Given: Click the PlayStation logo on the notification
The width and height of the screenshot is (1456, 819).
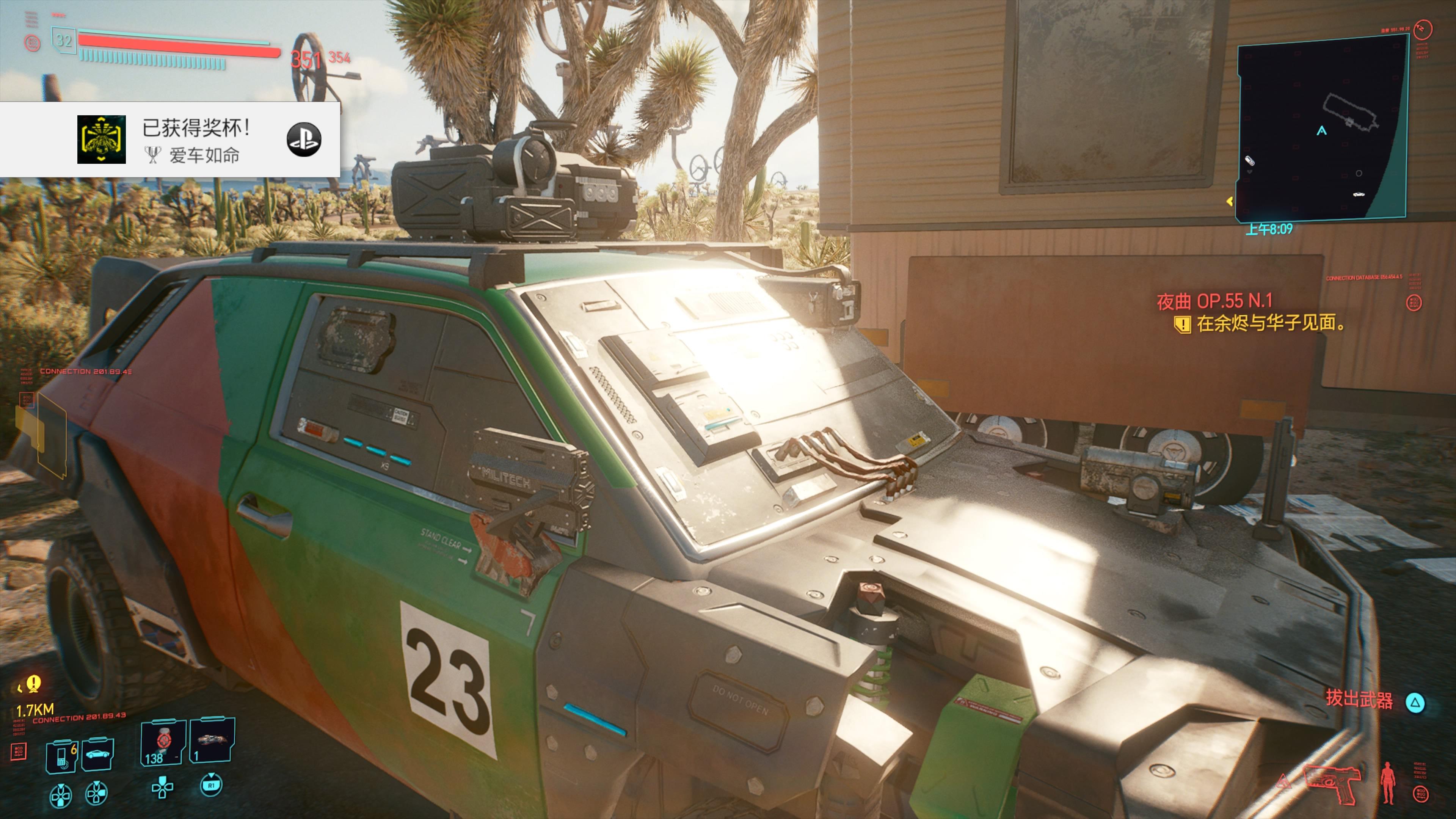Looking at the screenshot, I should click(303, 140).
